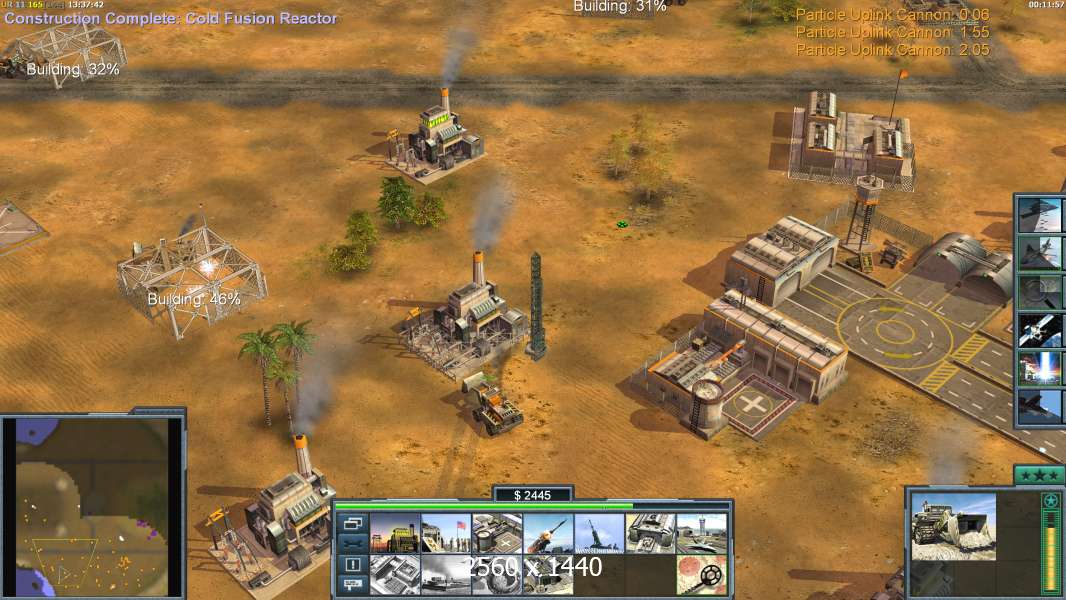Choose the helipad supply center build icon
1066x600 pixels.
[x=496, y=534]
